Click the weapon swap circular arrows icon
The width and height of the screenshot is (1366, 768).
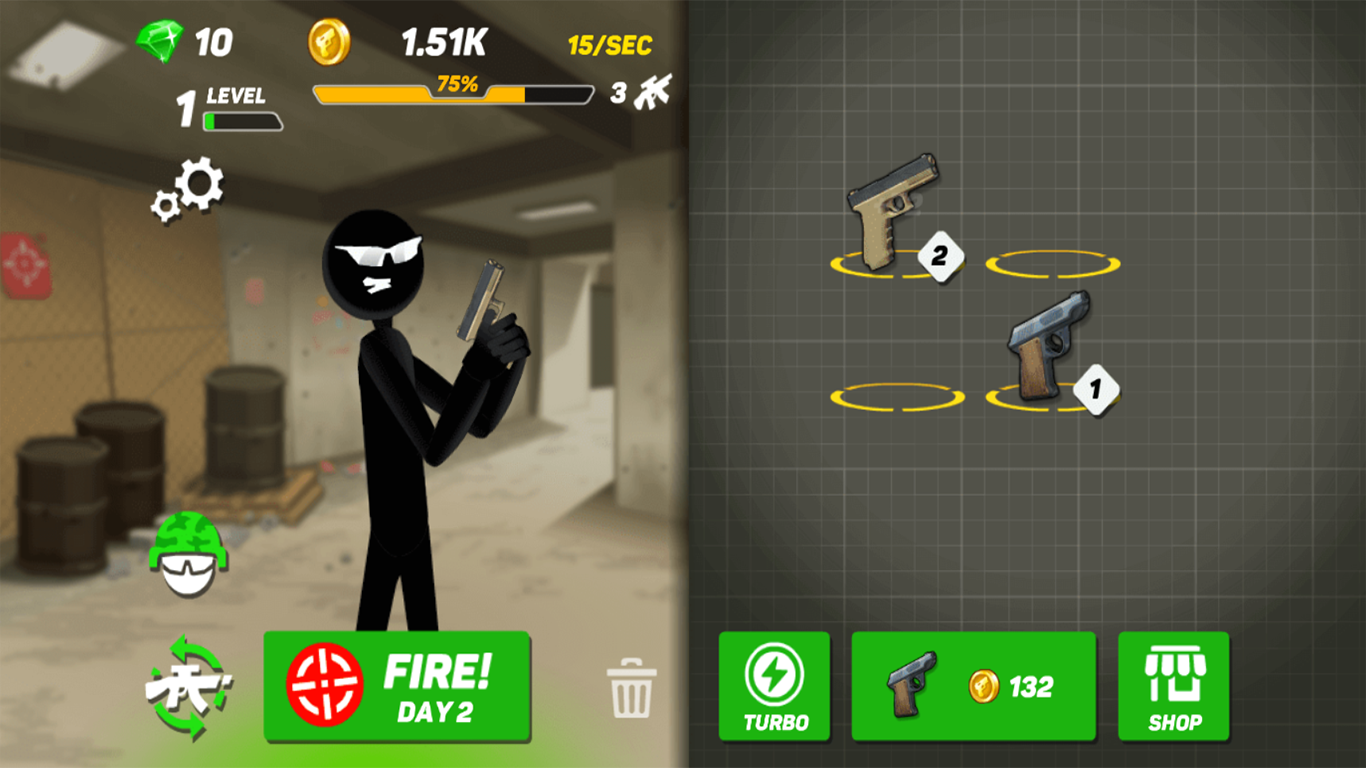190,686
